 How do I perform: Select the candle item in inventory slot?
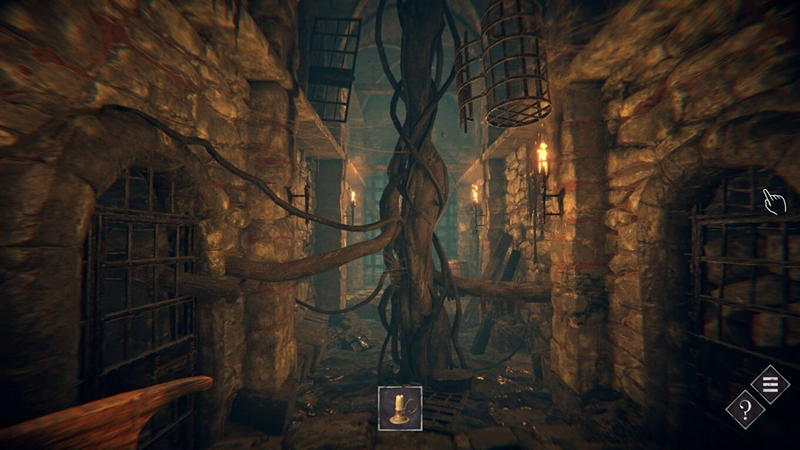pos(400,408)
